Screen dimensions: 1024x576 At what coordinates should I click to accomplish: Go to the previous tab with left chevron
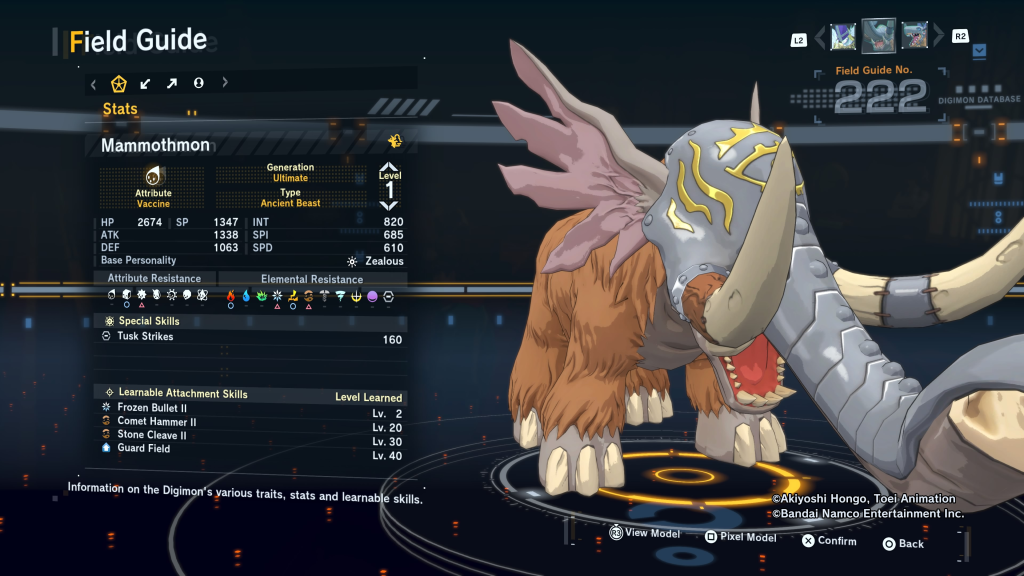click(x=93, y=84)
